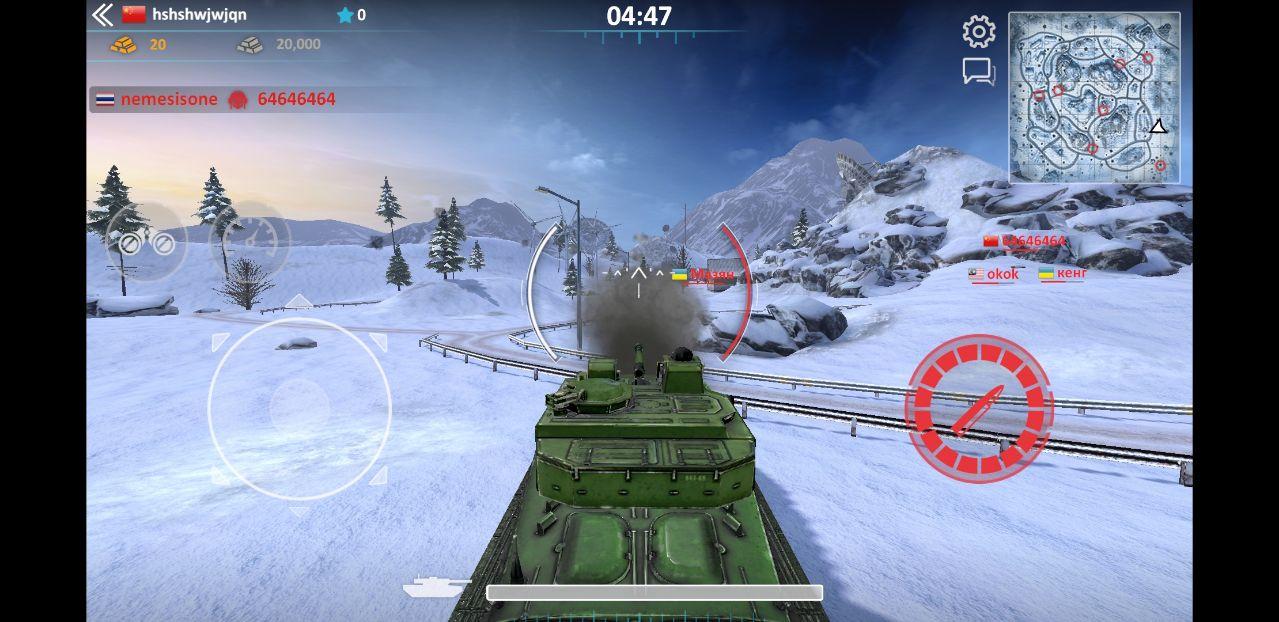Fire the cannon with the red shell button

point(978,408)
